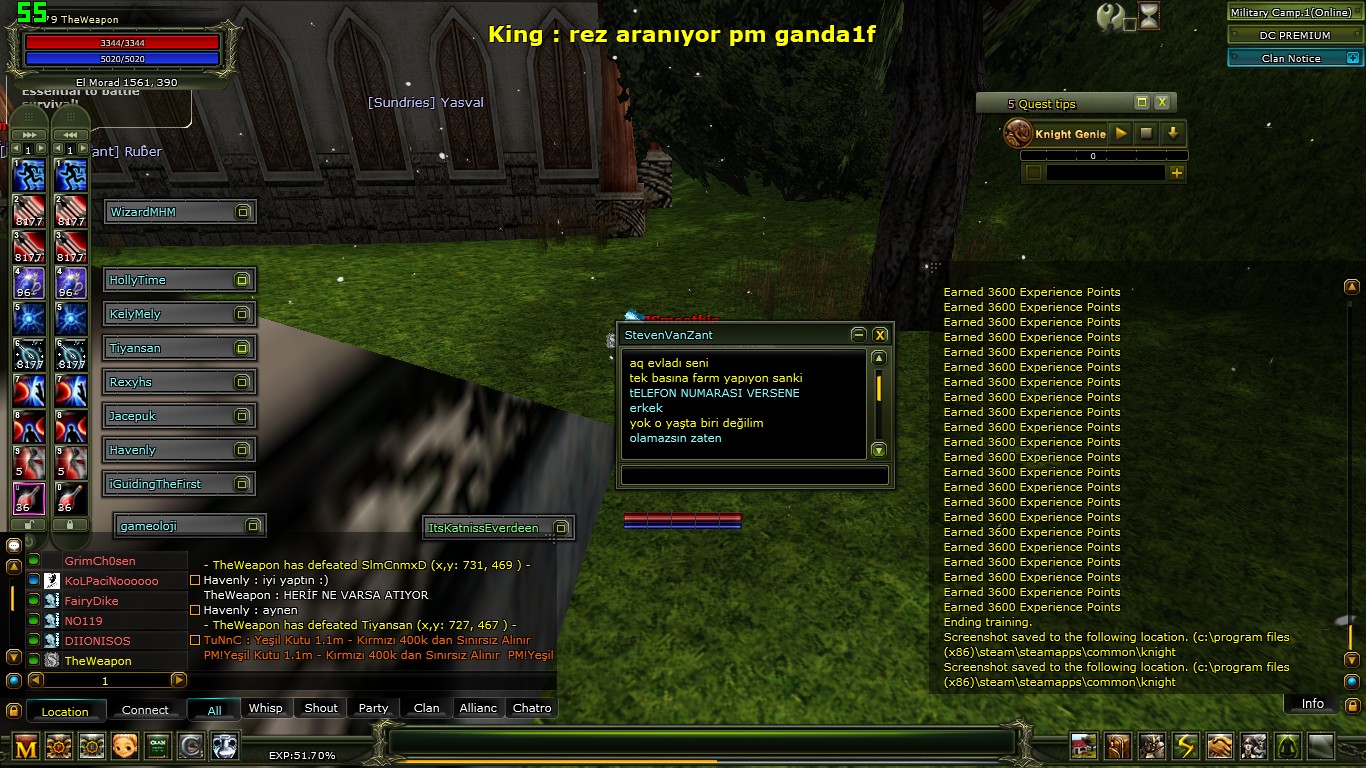Image resolution: width=1366 pixels, height=768 pixels.
Task: Close the Quest tips panel
Action: [1162, 103]
